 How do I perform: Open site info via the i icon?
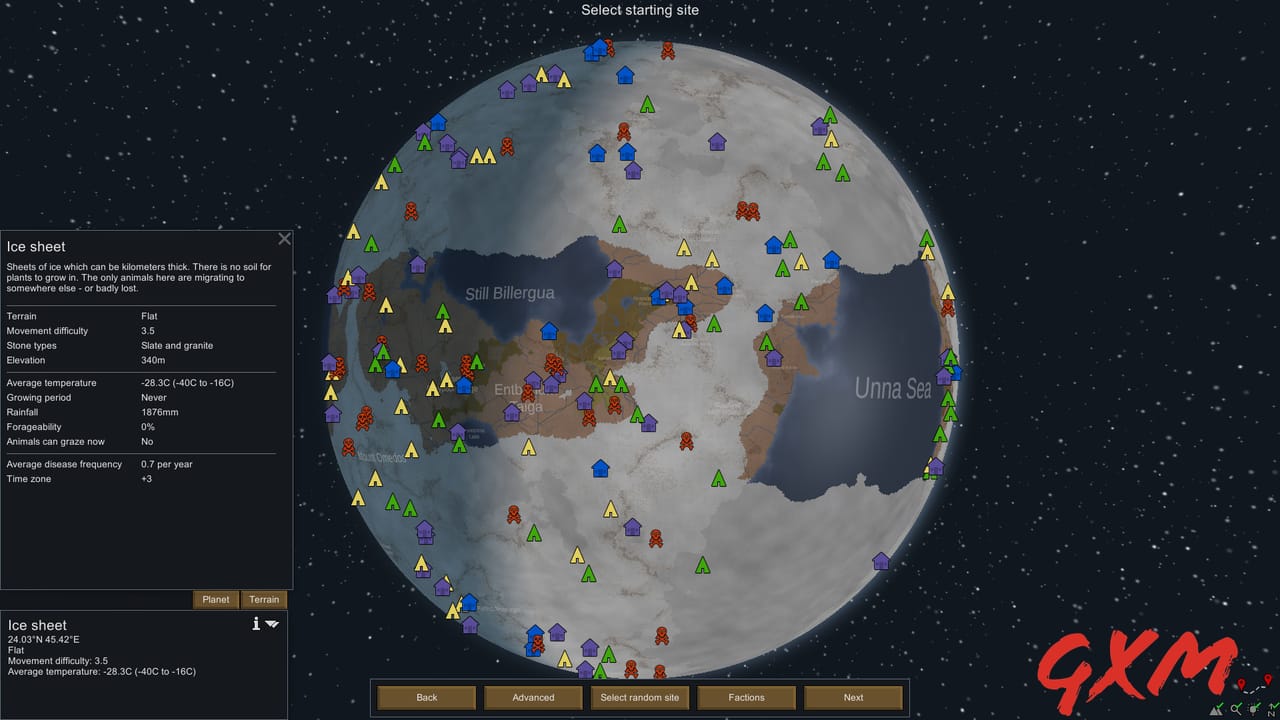[256, 623]
